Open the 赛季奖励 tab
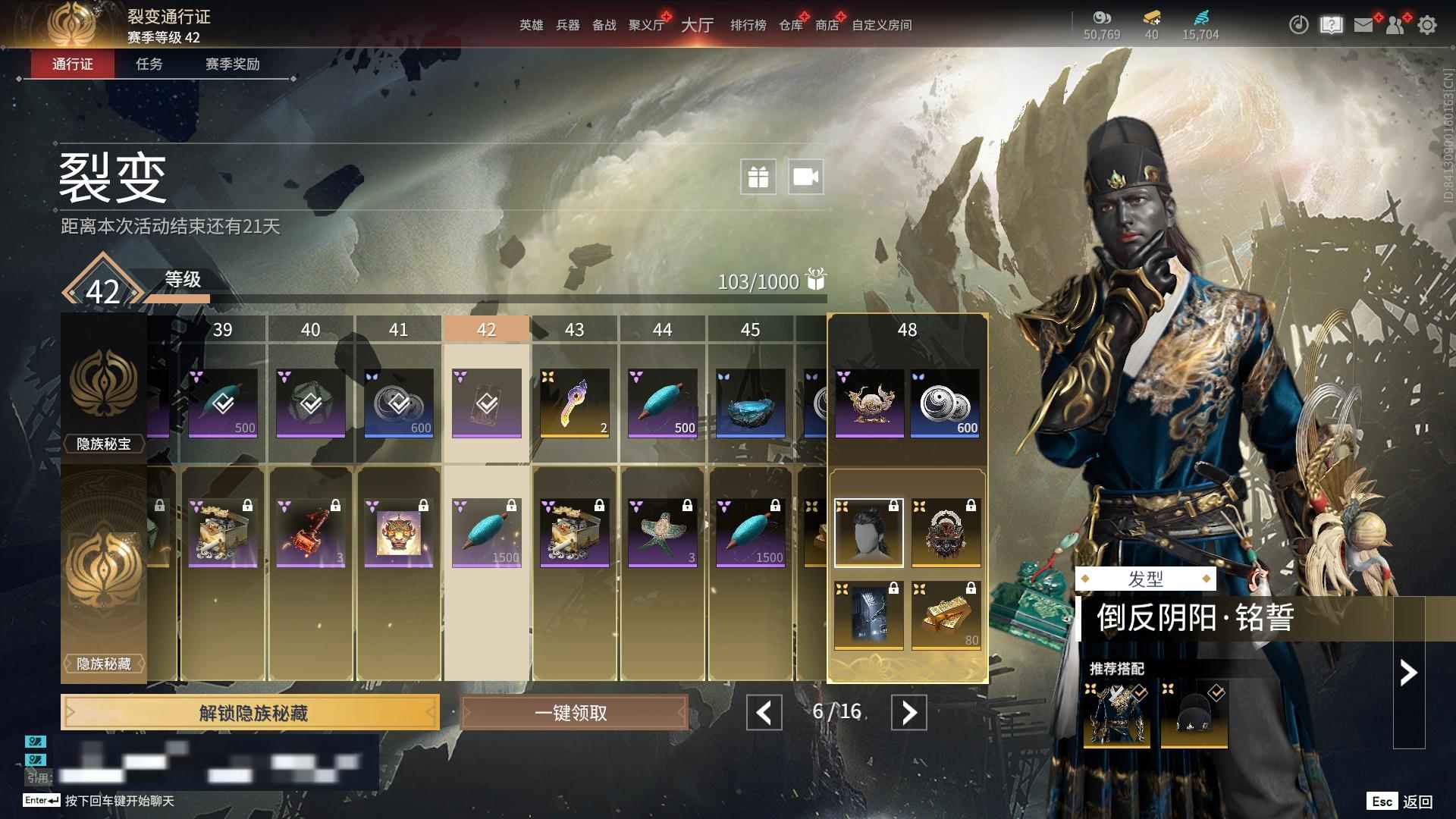The width and height of the screenshot is (1456, 819). 232,64
